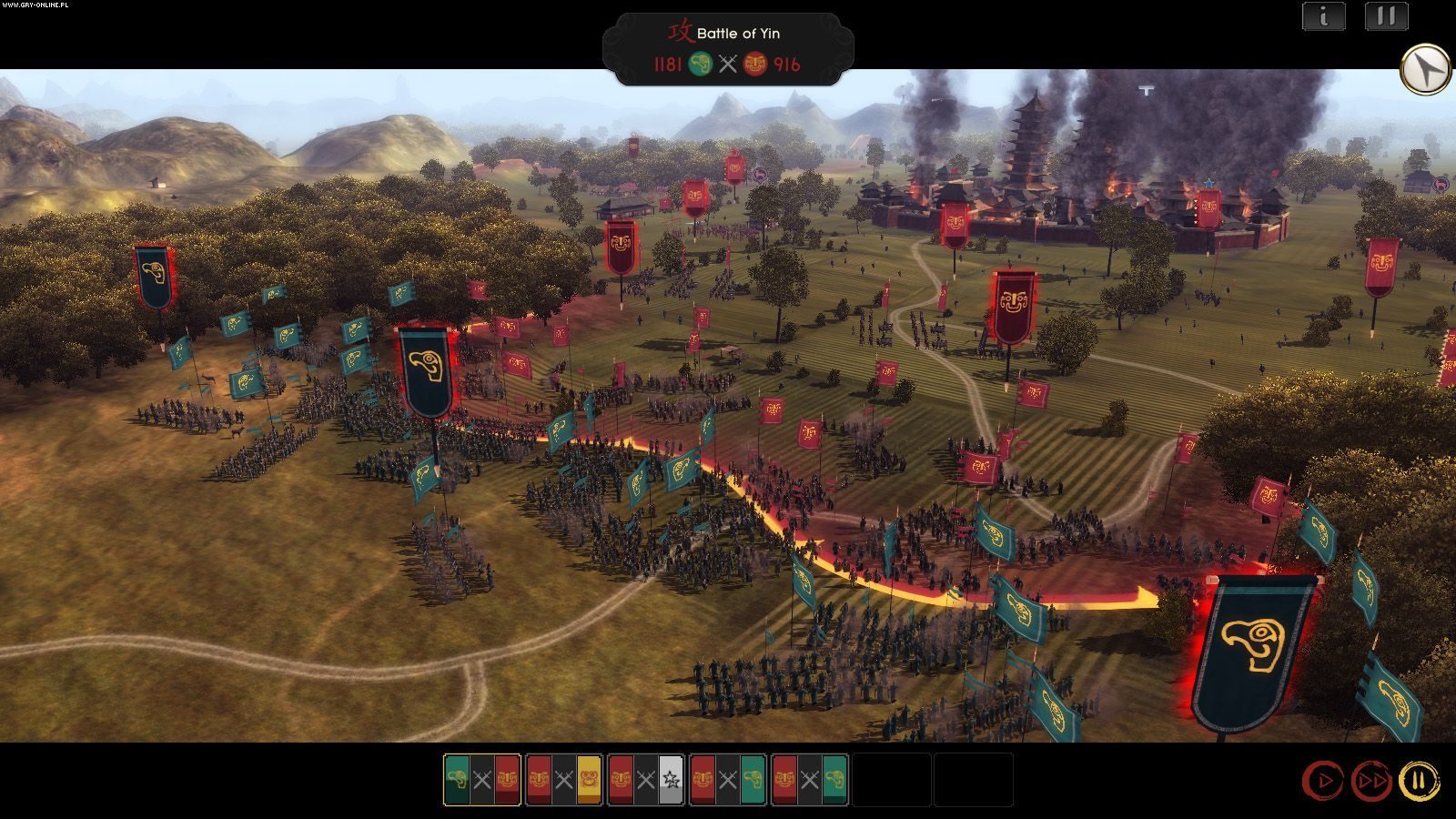
Task: Open the battle info panel
Action: pyautogui.click(x=1323, y=16)
